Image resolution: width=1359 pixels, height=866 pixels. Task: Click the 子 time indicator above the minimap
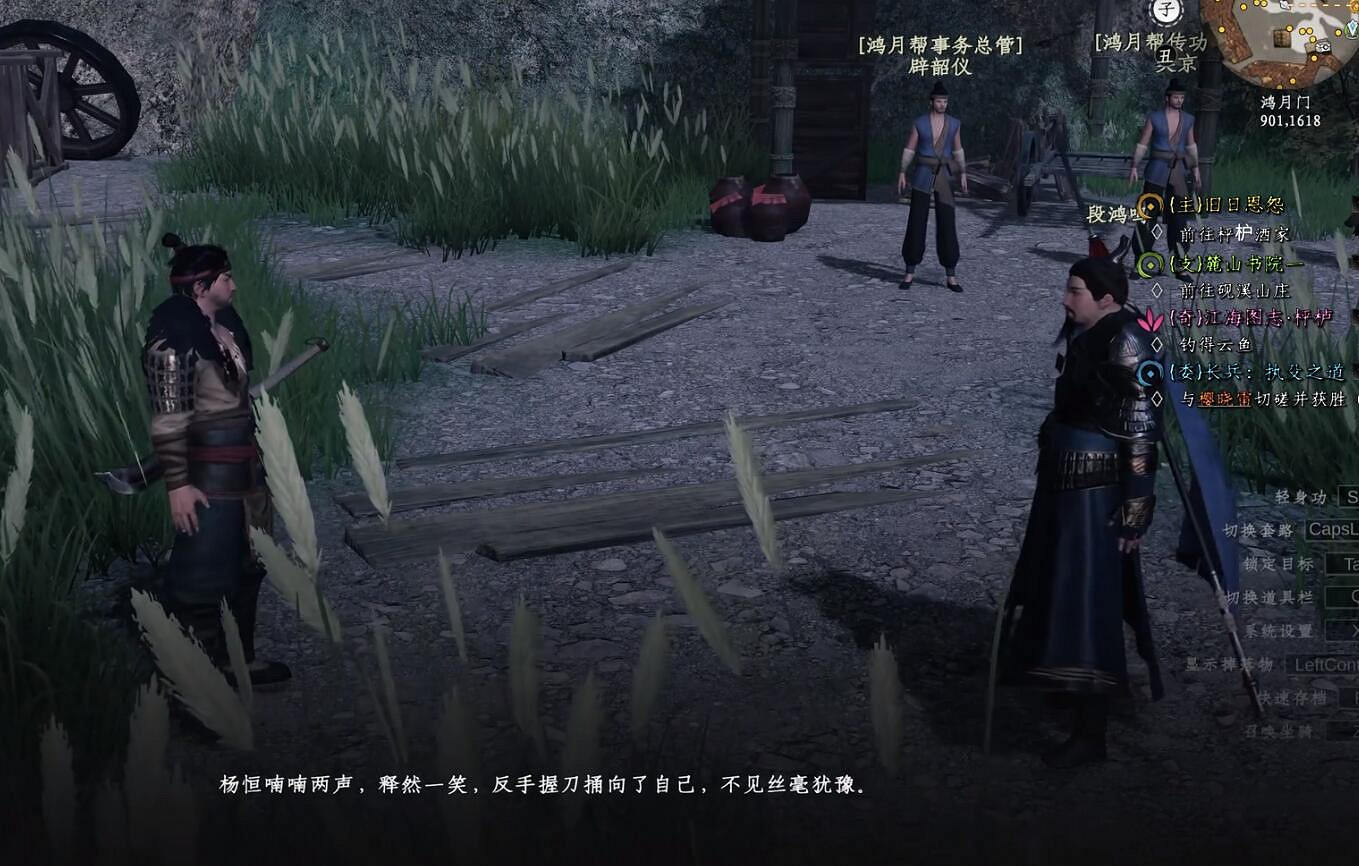click(x=1166, y=9)
